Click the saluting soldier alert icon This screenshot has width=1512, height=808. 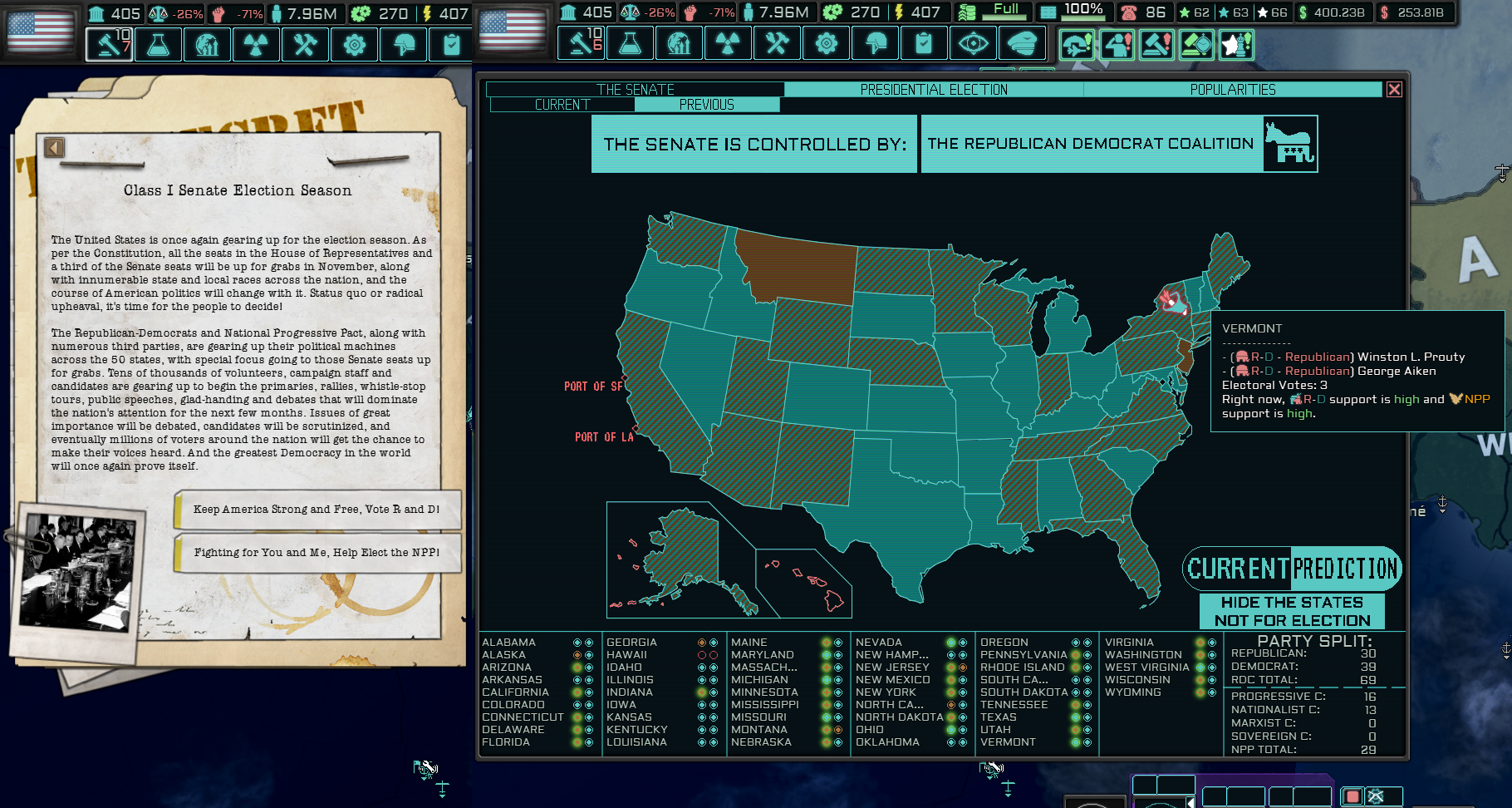[x=1117, y=43]
